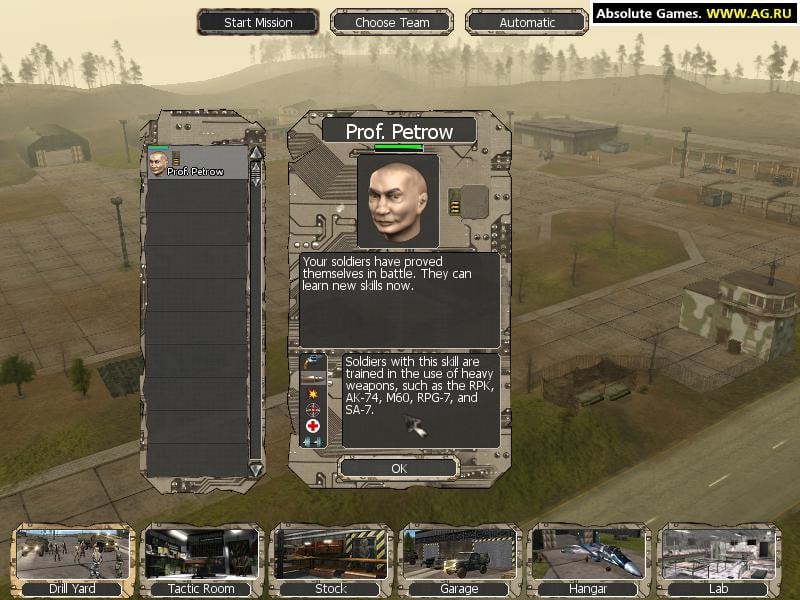Go to the Drill Yard
Image resolution: width=800 pixels, height=600 pixels.
72,560
